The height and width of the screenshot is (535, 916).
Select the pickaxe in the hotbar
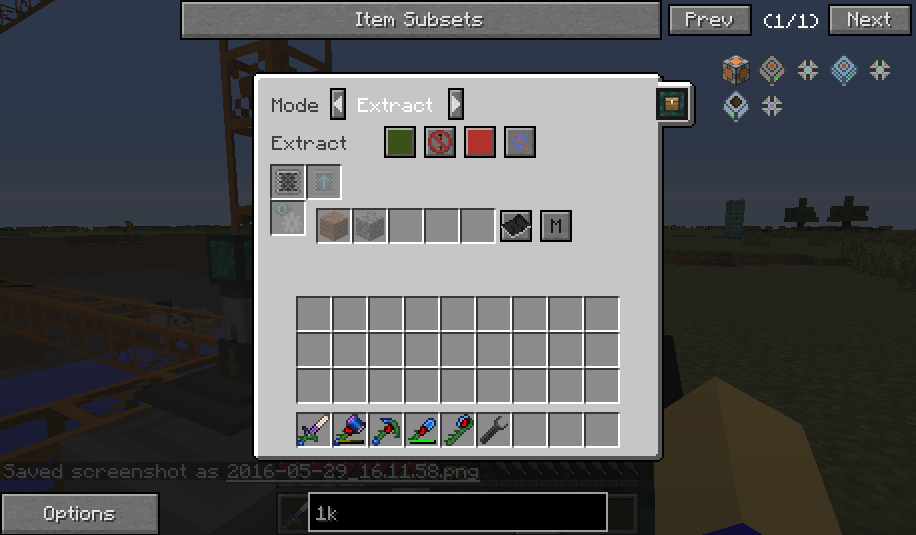pos(386,430)
